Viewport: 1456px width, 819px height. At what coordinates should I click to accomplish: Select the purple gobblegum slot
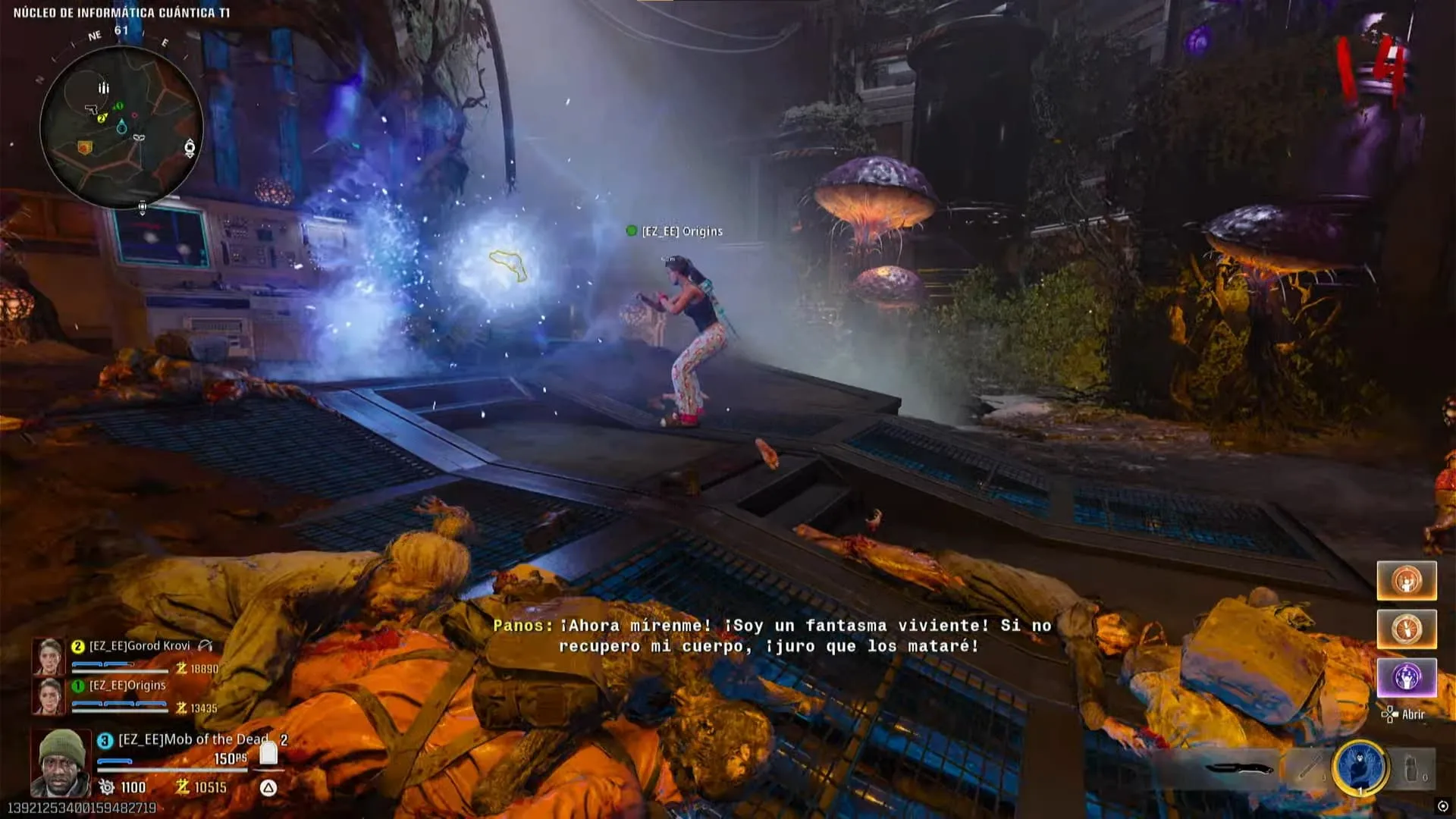pyautogui.click(x=1407, y=677)
